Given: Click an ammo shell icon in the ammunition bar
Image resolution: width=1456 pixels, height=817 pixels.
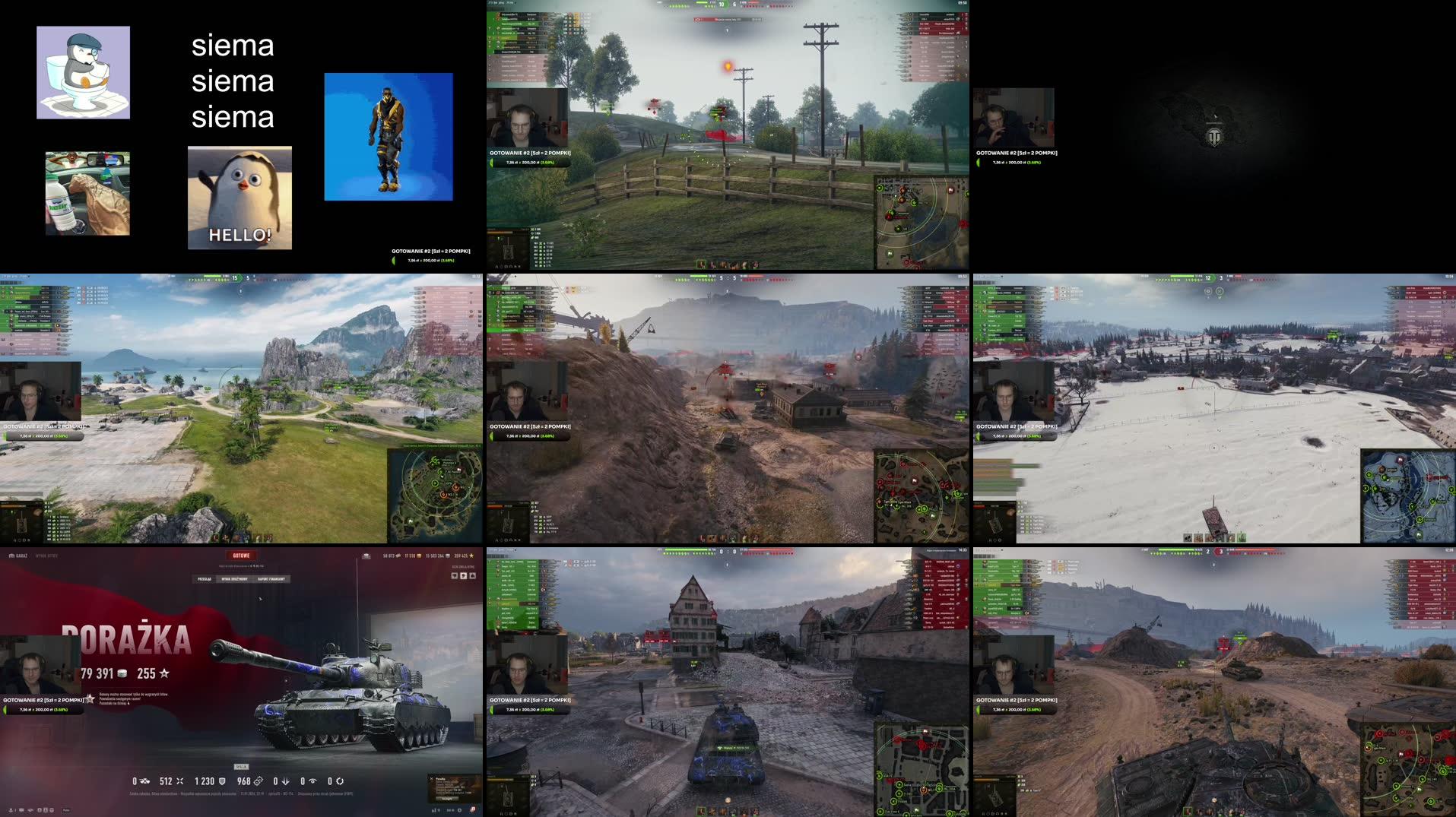Looking at the screenshot, I should coord(703,812).
